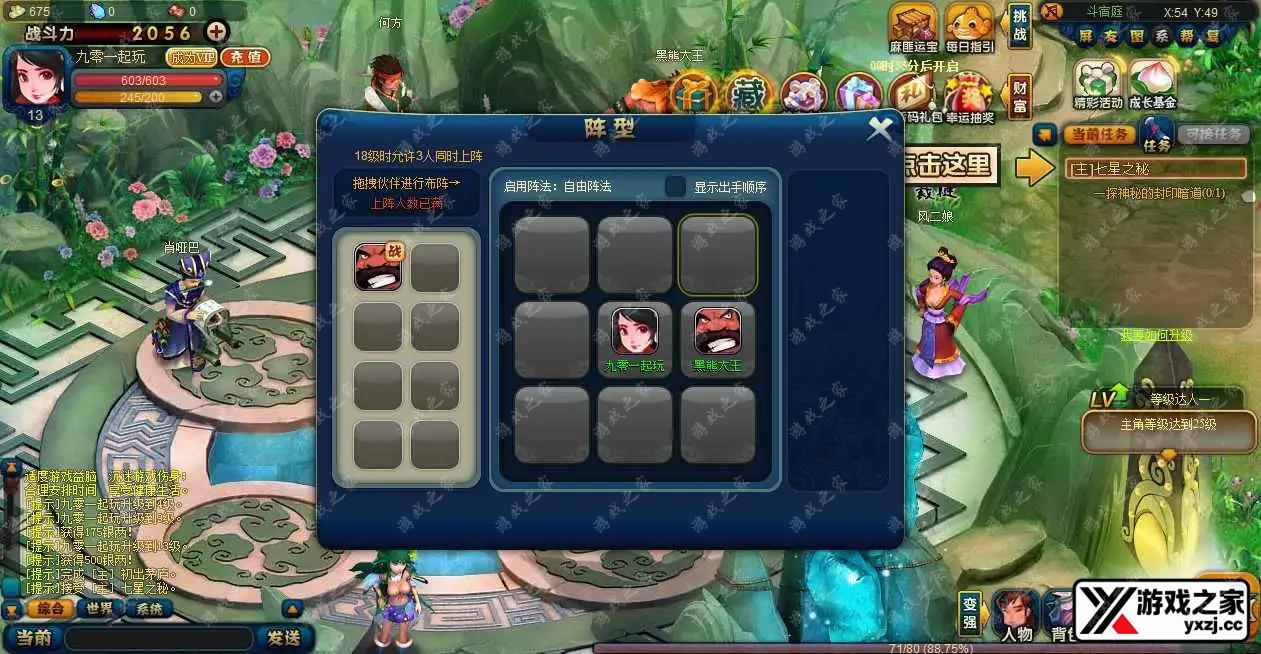Toggle the 显示出手顺序 checkbox
The image size is (1261, 654).
click(676, 187)
